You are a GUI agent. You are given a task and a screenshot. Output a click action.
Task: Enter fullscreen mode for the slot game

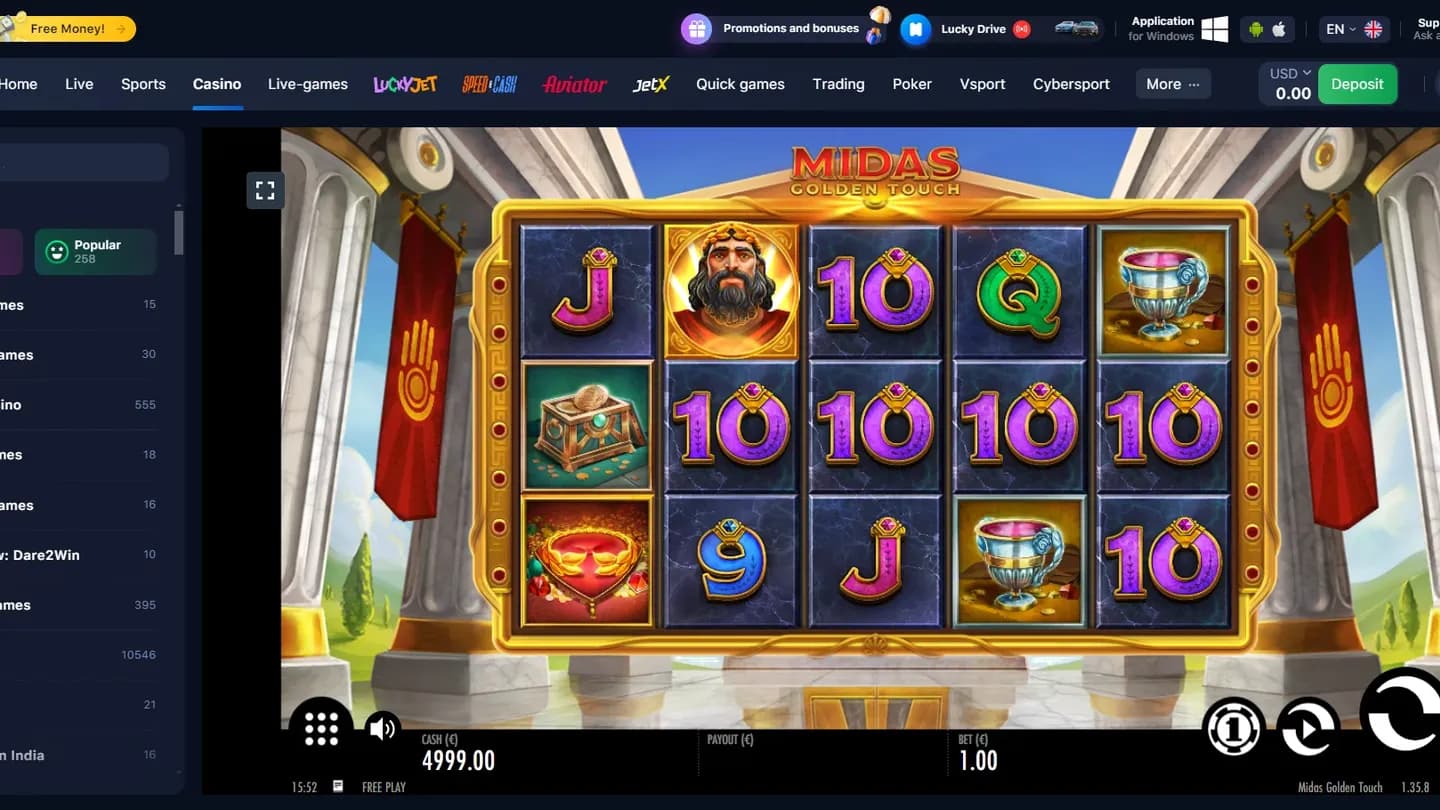tap(265, 190)
